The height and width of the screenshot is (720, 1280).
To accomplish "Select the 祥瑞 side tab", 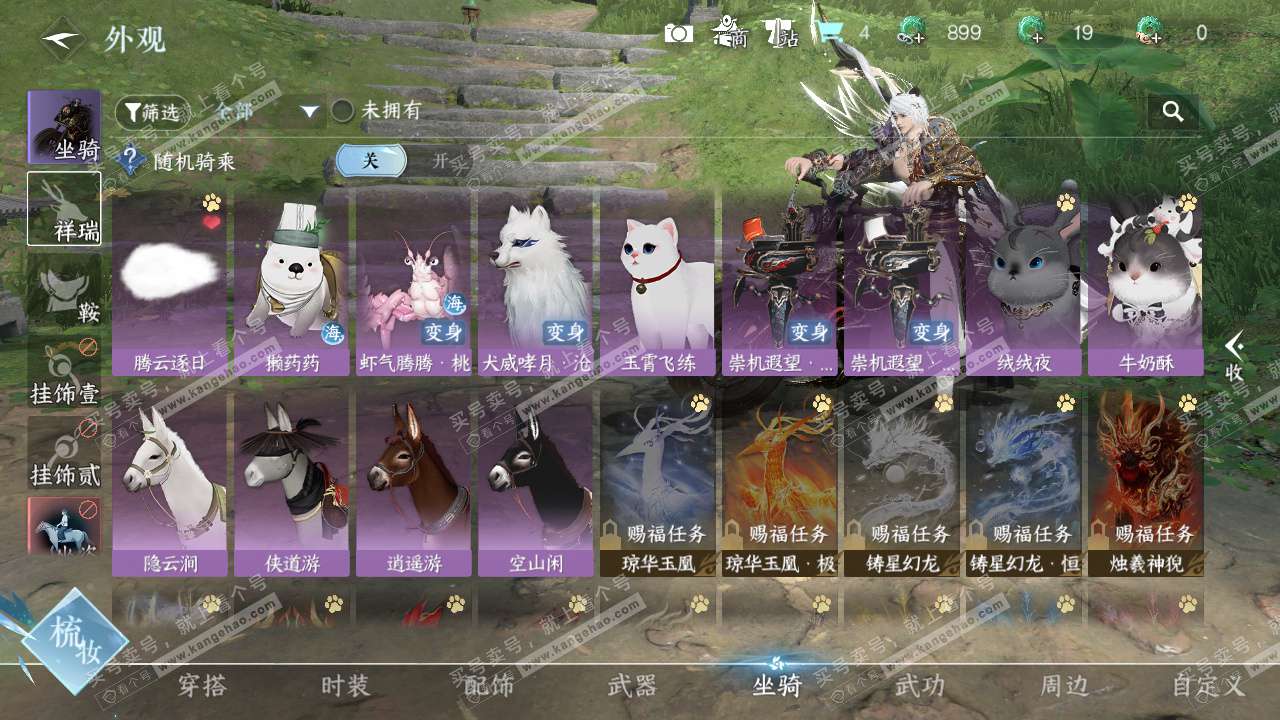I will click(64, 208).
